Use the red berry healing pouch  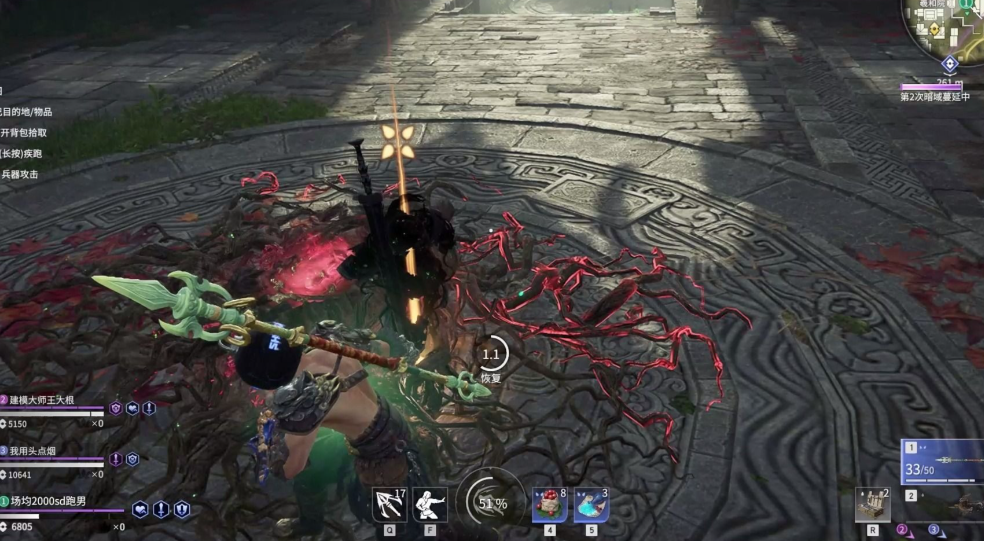pyautogui.click(x=549, y=504)
